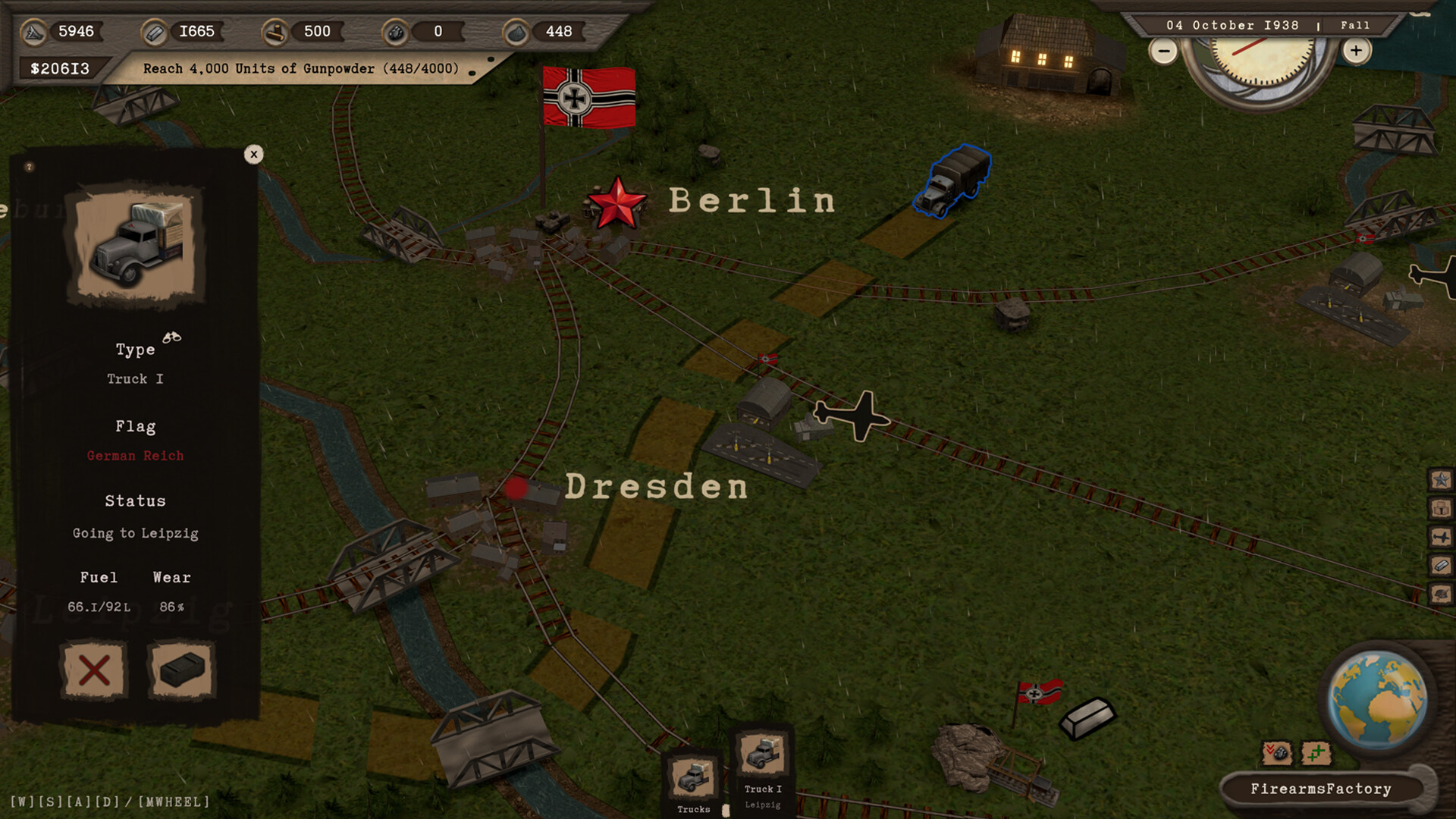Dismiss the Truck I info panel
1456x819 pixels.
click(x=254, y=154)
